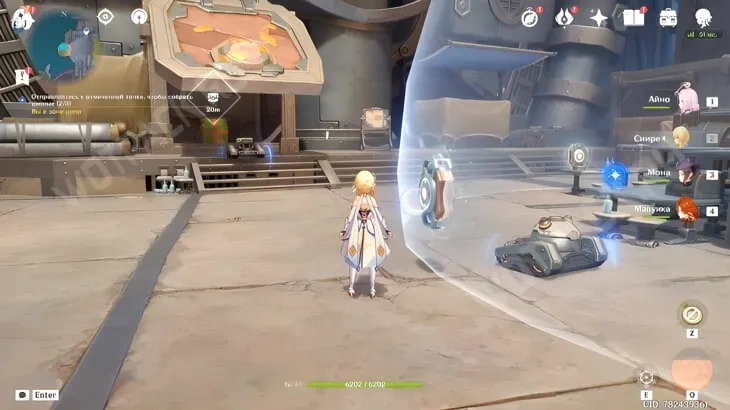Viewport: 730px width, 410px height.
Task: Open the four-pointed star wish icon
Action: pos(599,17)
